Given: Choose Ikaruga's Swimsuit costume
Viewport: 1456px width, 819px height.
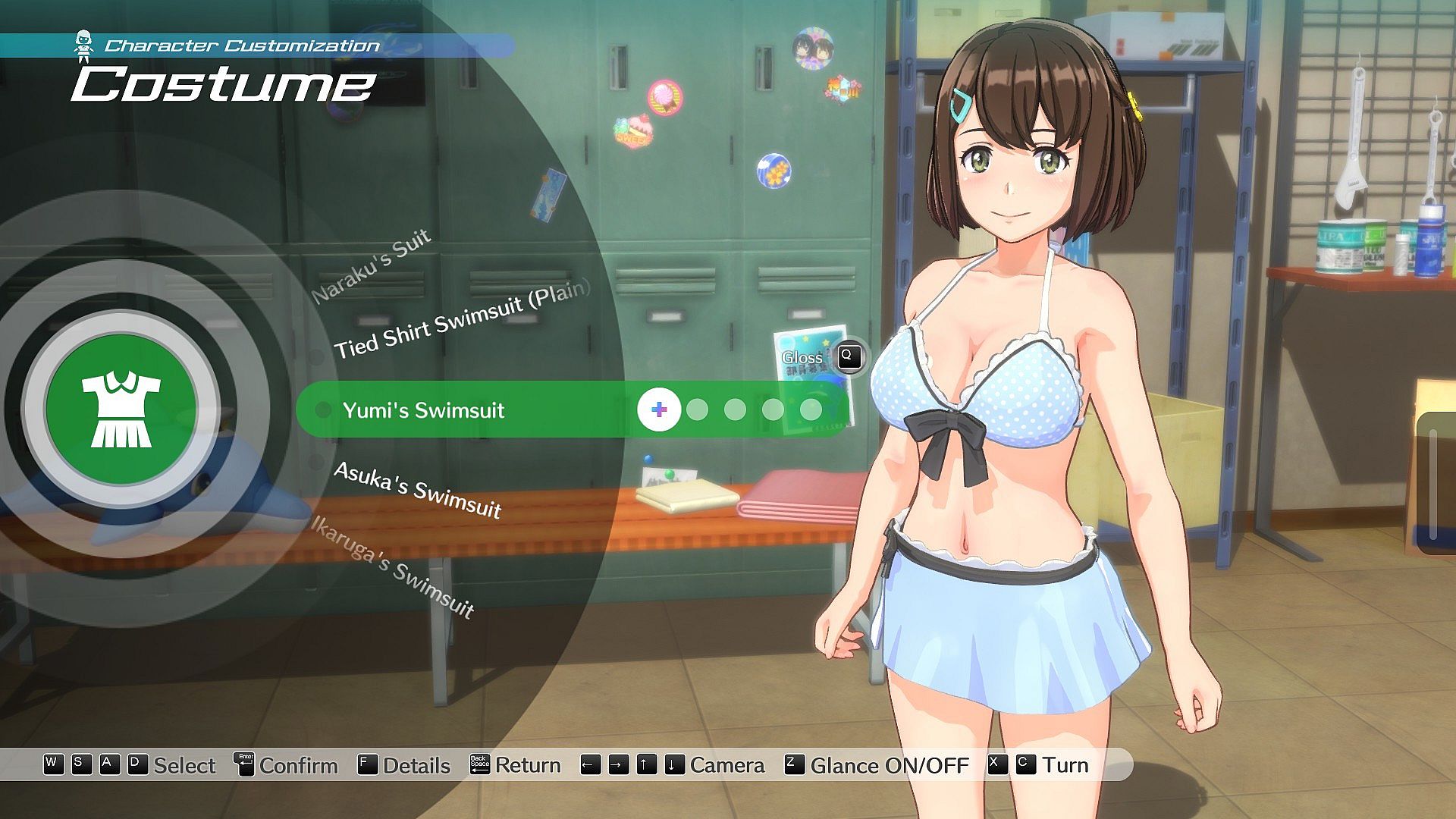Looking at the screenshot, I should tap(394, 566).
